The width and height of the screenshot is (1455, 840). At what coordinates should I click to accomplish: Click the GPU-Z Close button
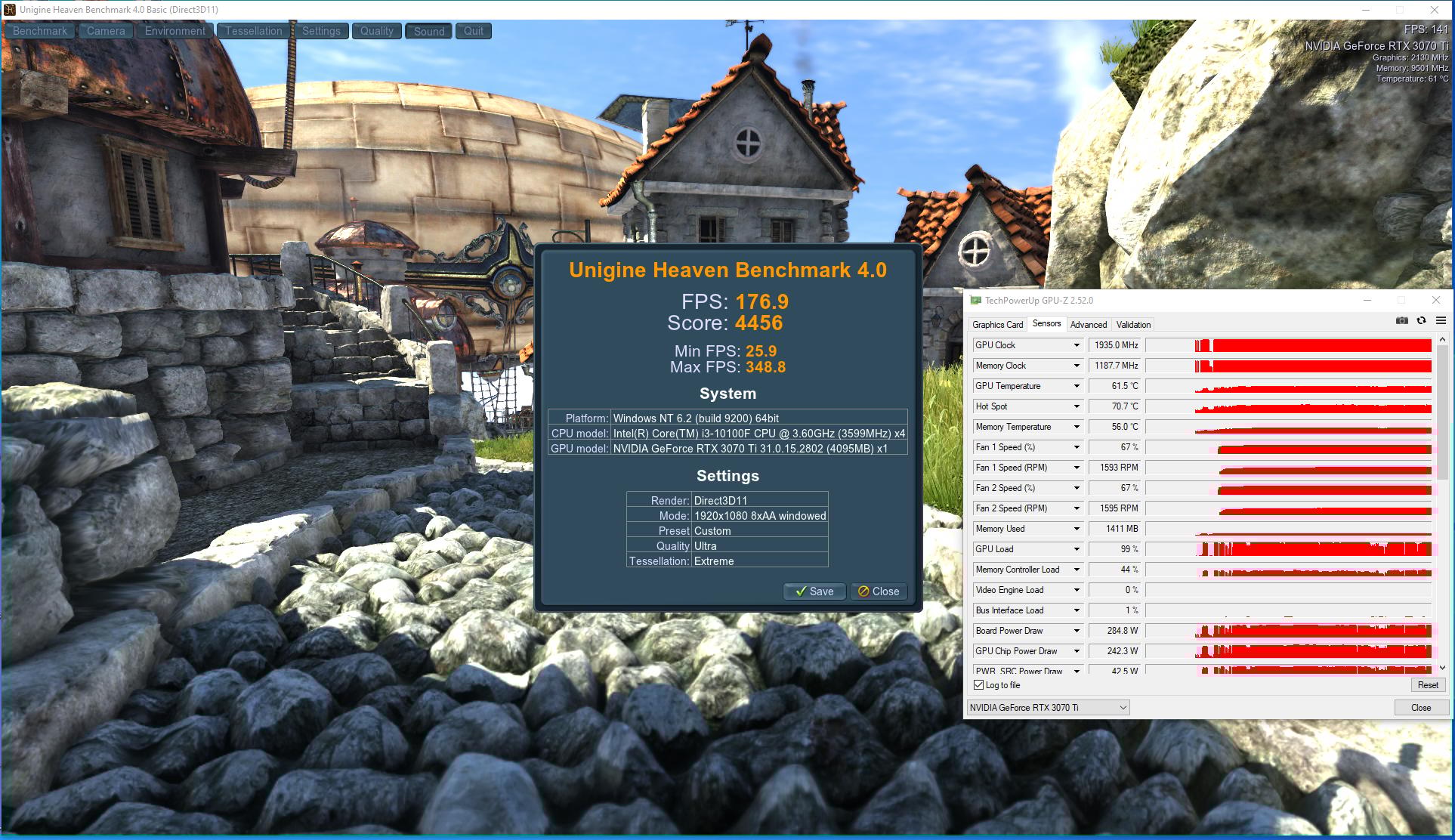pyautogui.click(x=1420, y=708)
